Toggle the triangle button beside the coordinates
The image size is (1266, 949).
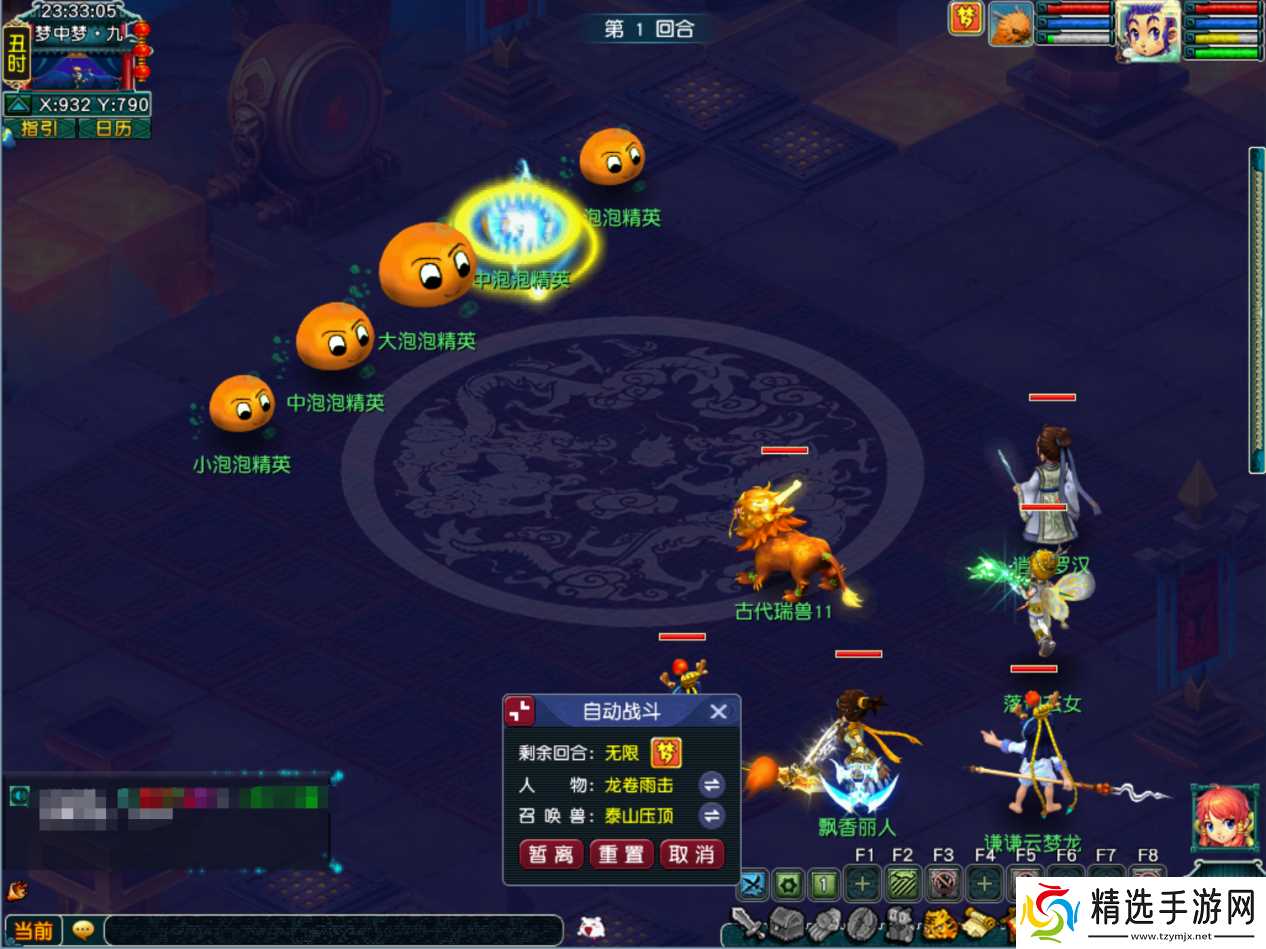(x=17, y=104)
